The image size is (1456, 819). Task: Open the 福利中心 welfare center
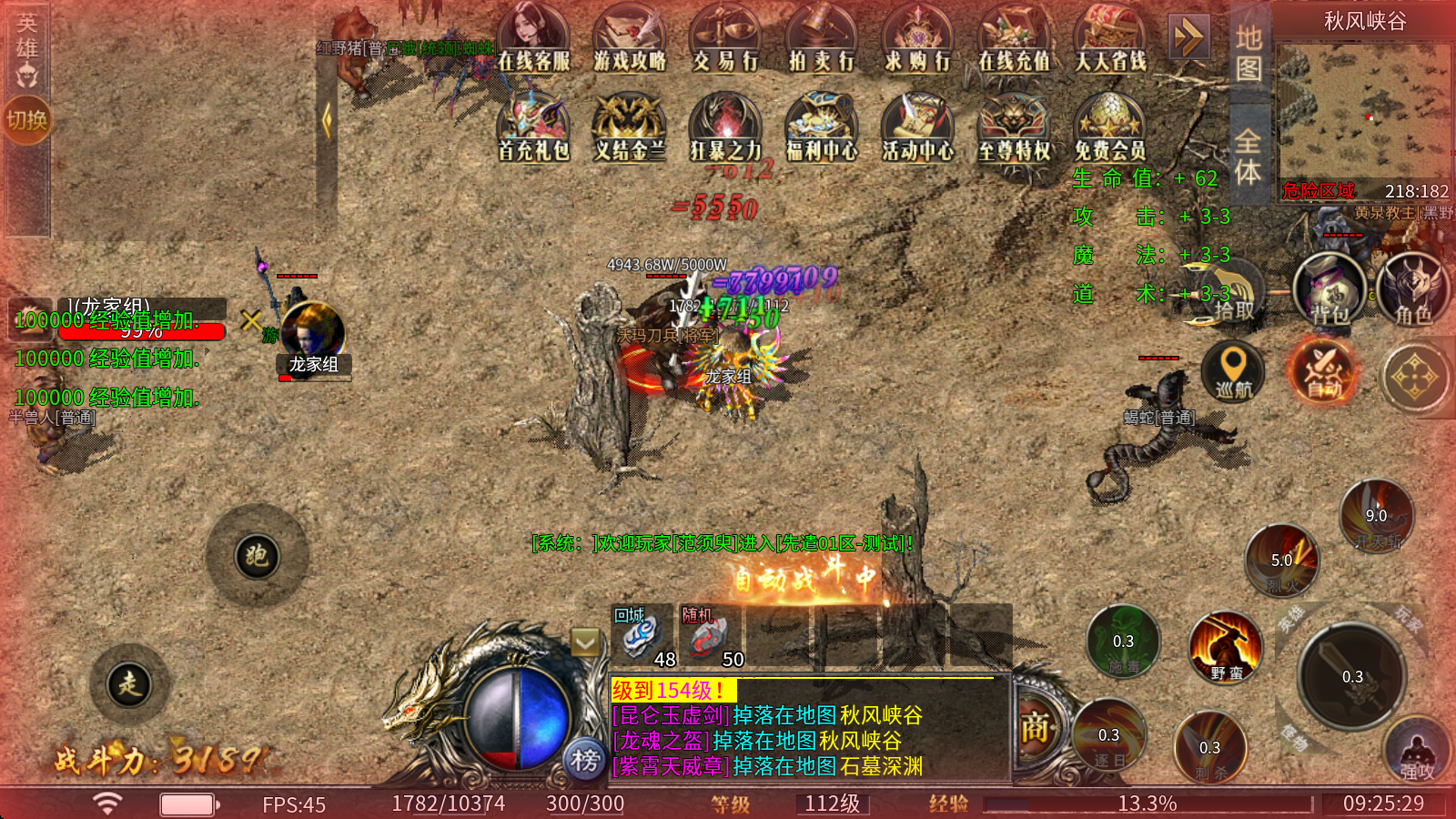(x=822, y=127)
